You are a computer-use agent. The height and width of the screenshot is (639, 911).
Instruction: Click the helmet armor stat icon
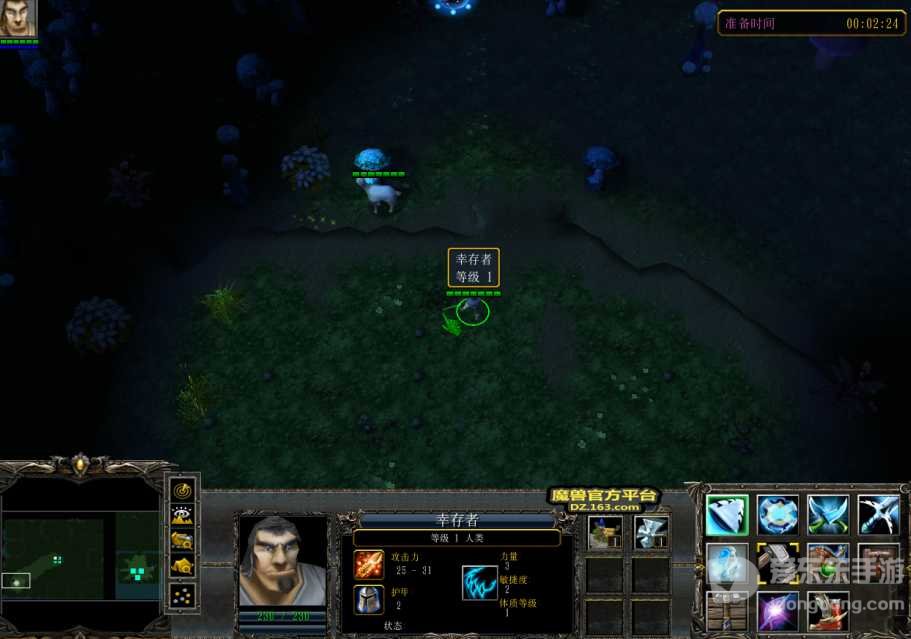[368, 599]
